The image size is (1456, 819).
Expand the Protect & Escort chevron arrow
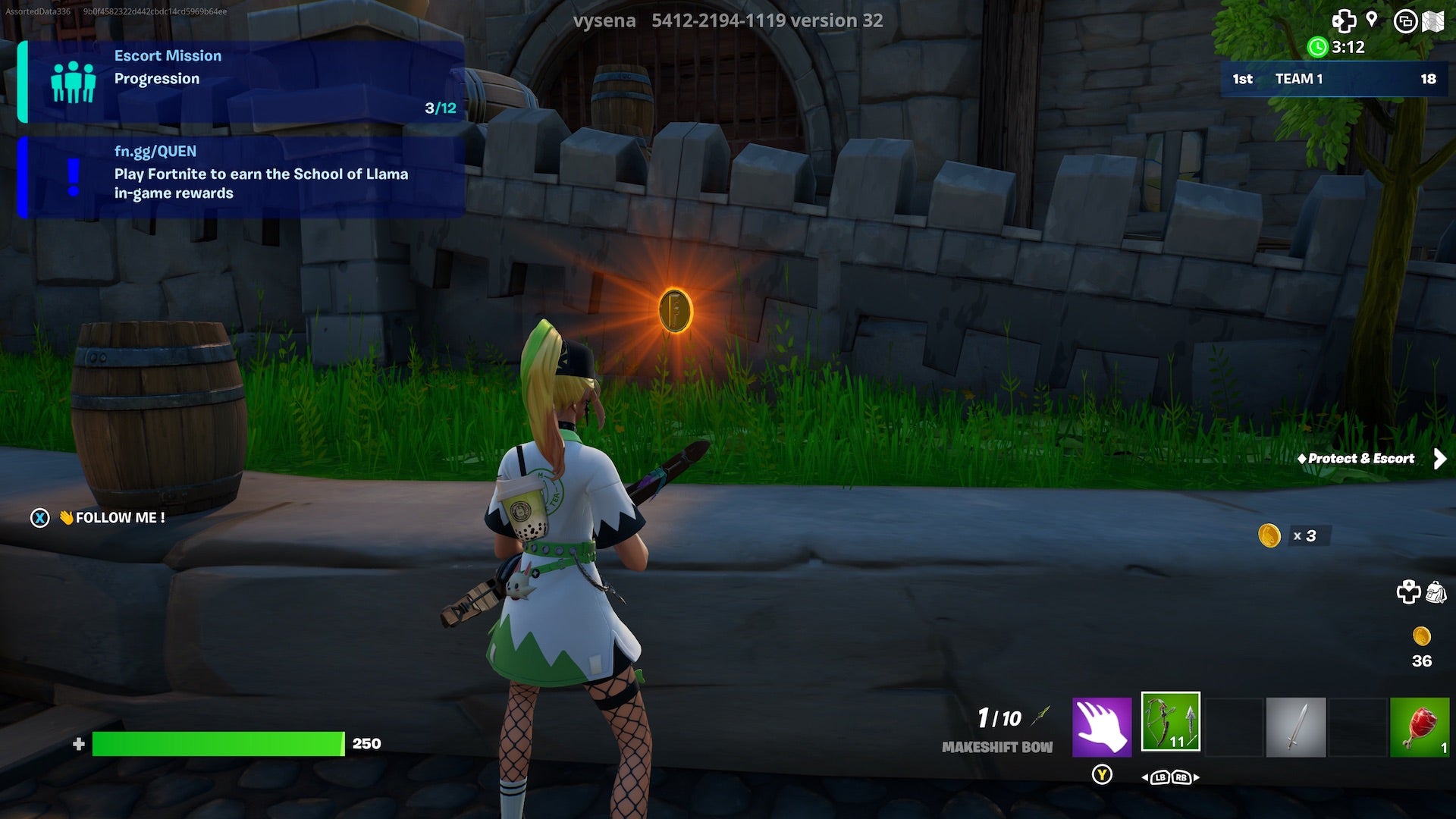point(1439,458)
